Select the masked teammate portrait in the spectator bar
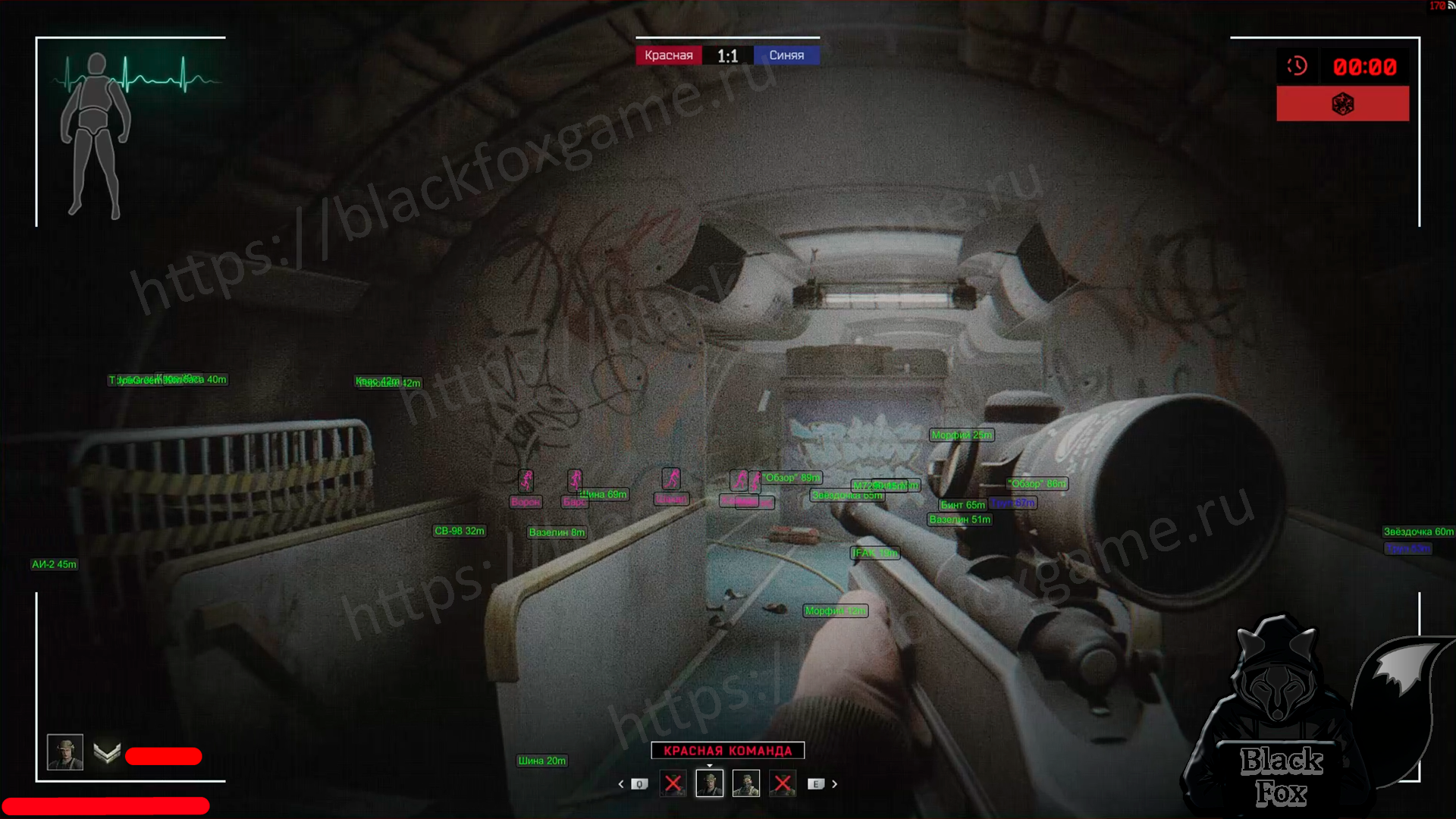 (x=746, y=783)
